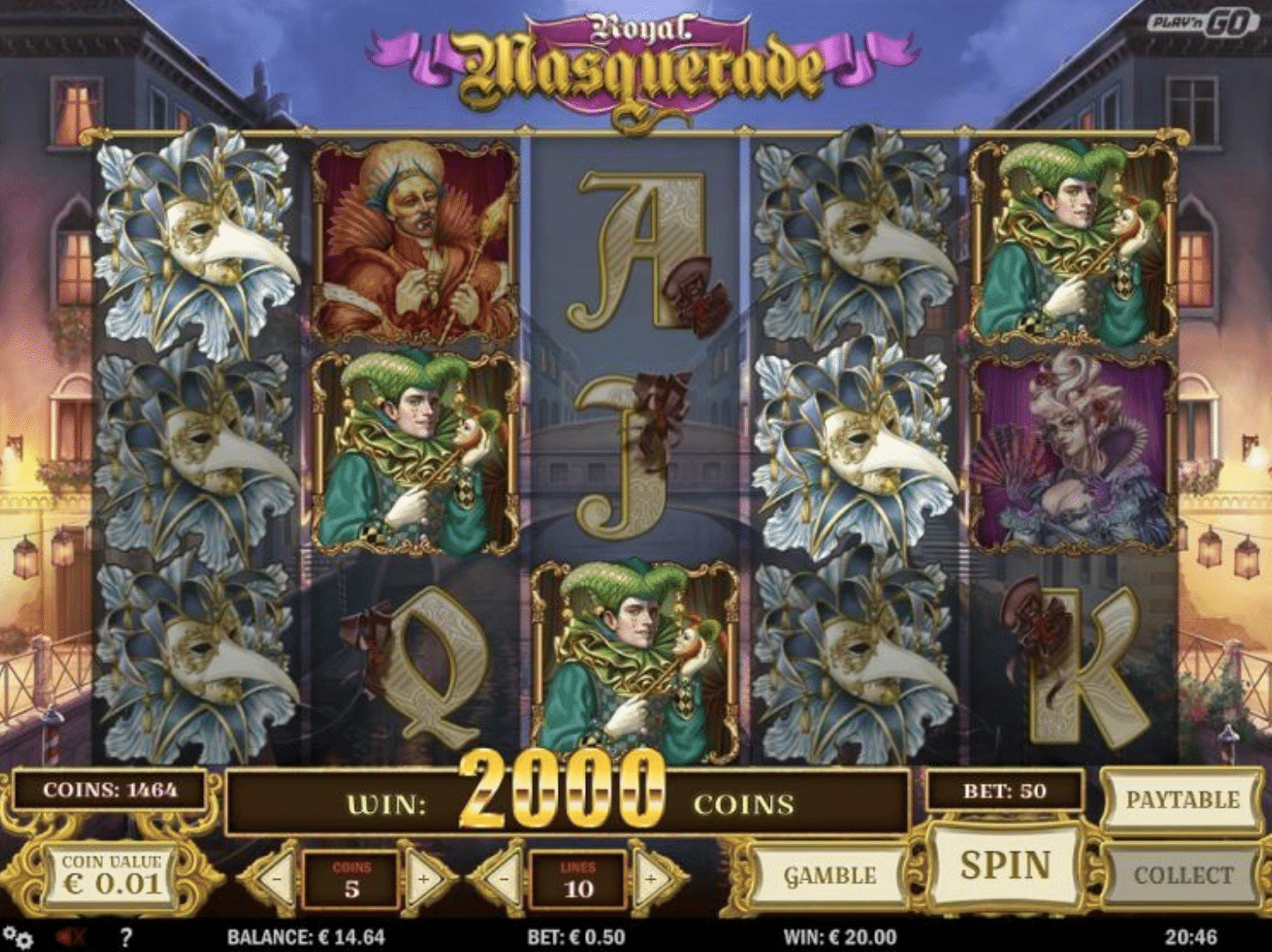
Task: Decrease coins with the minus arrow
Action: [277, 879]
